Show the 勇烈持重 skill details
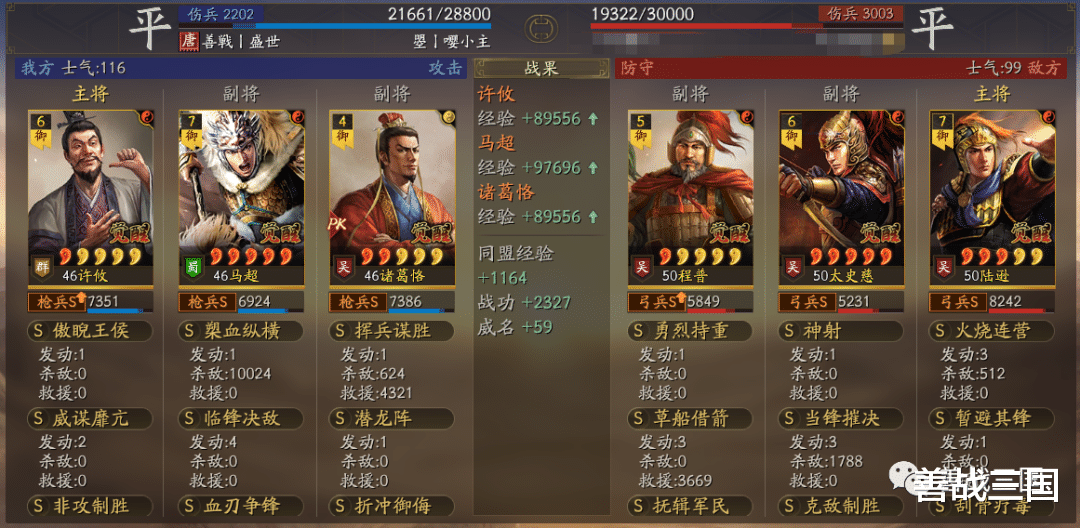 pyautogui.click(x=690, y=331)
